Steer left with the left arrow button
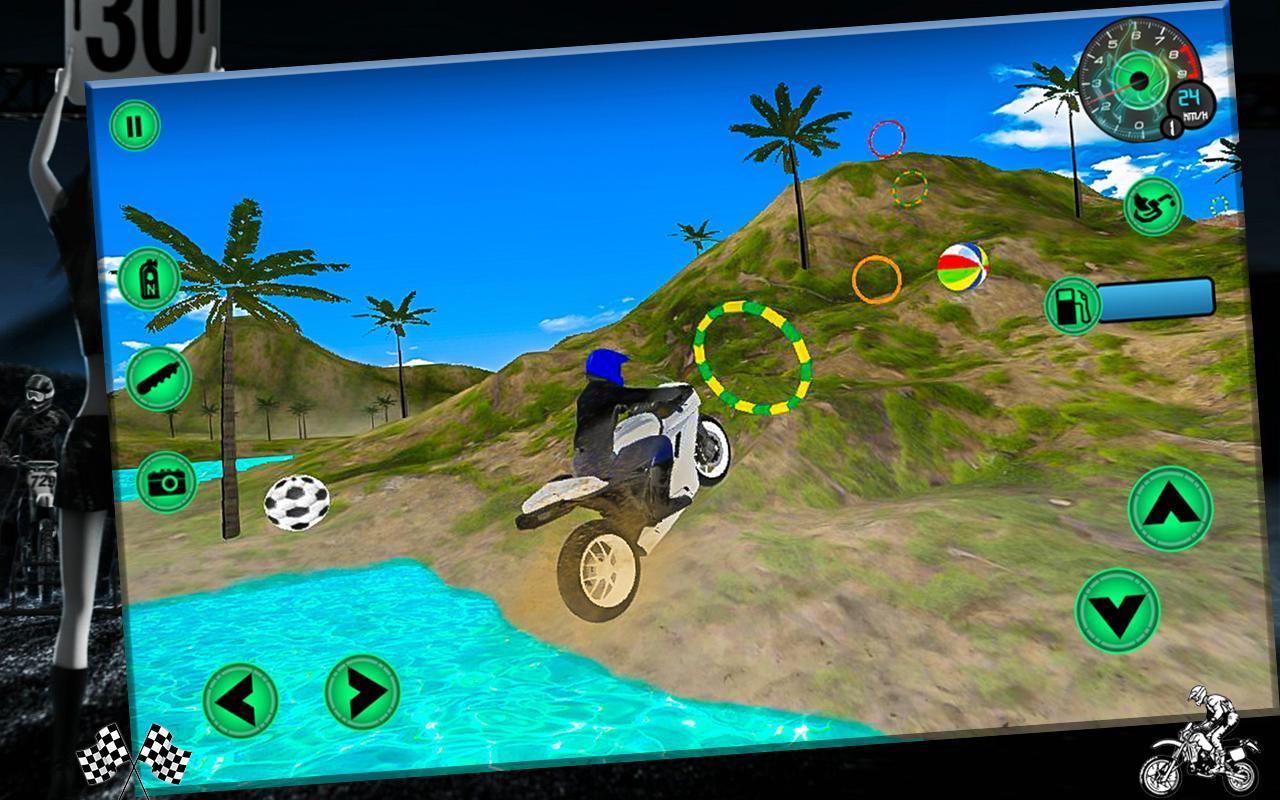Image resolution: width=1280 pixels, height=800 pixels. 240,698
